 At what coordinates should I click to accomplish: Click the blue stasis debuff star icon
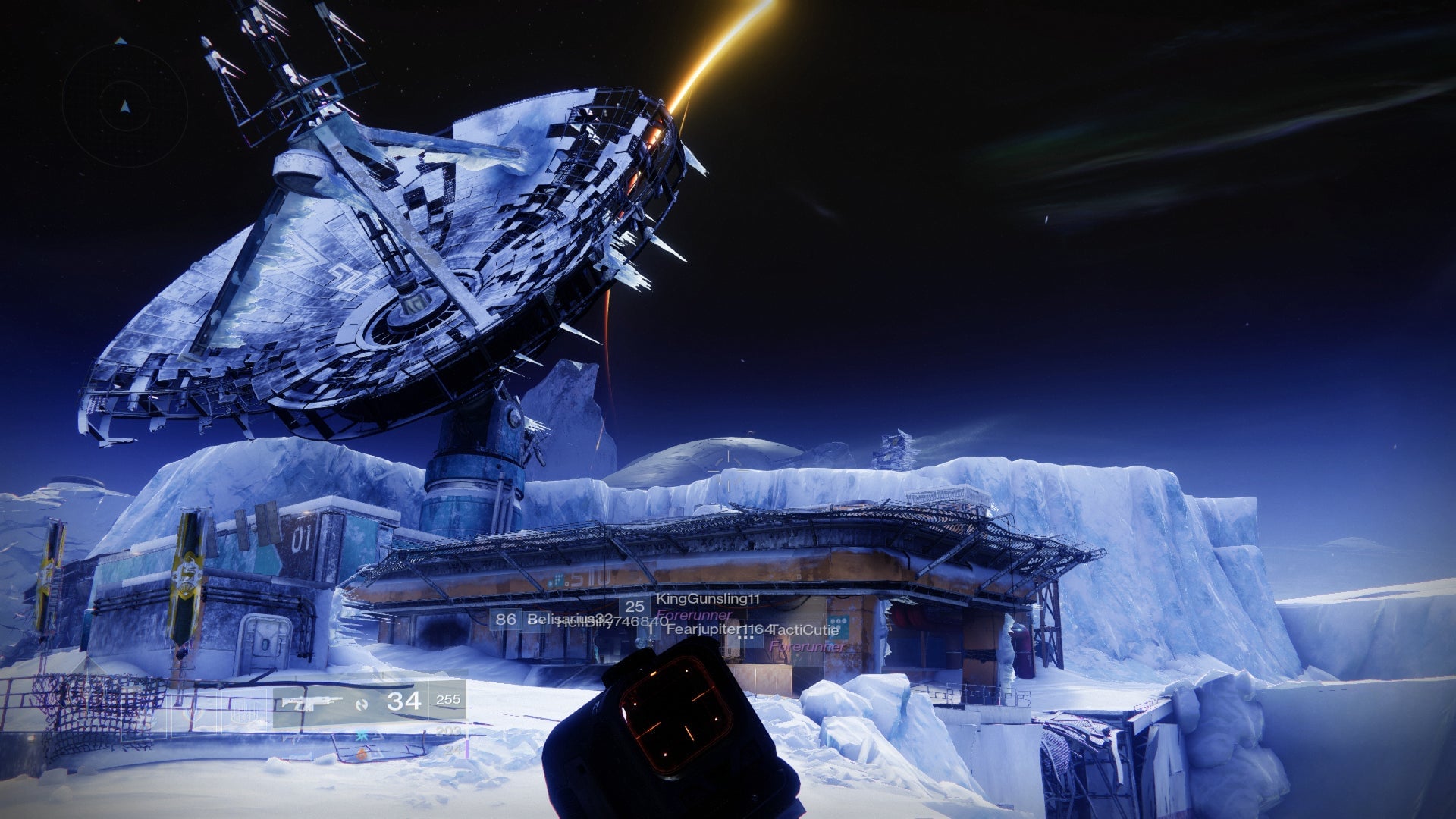click(362, 736)
